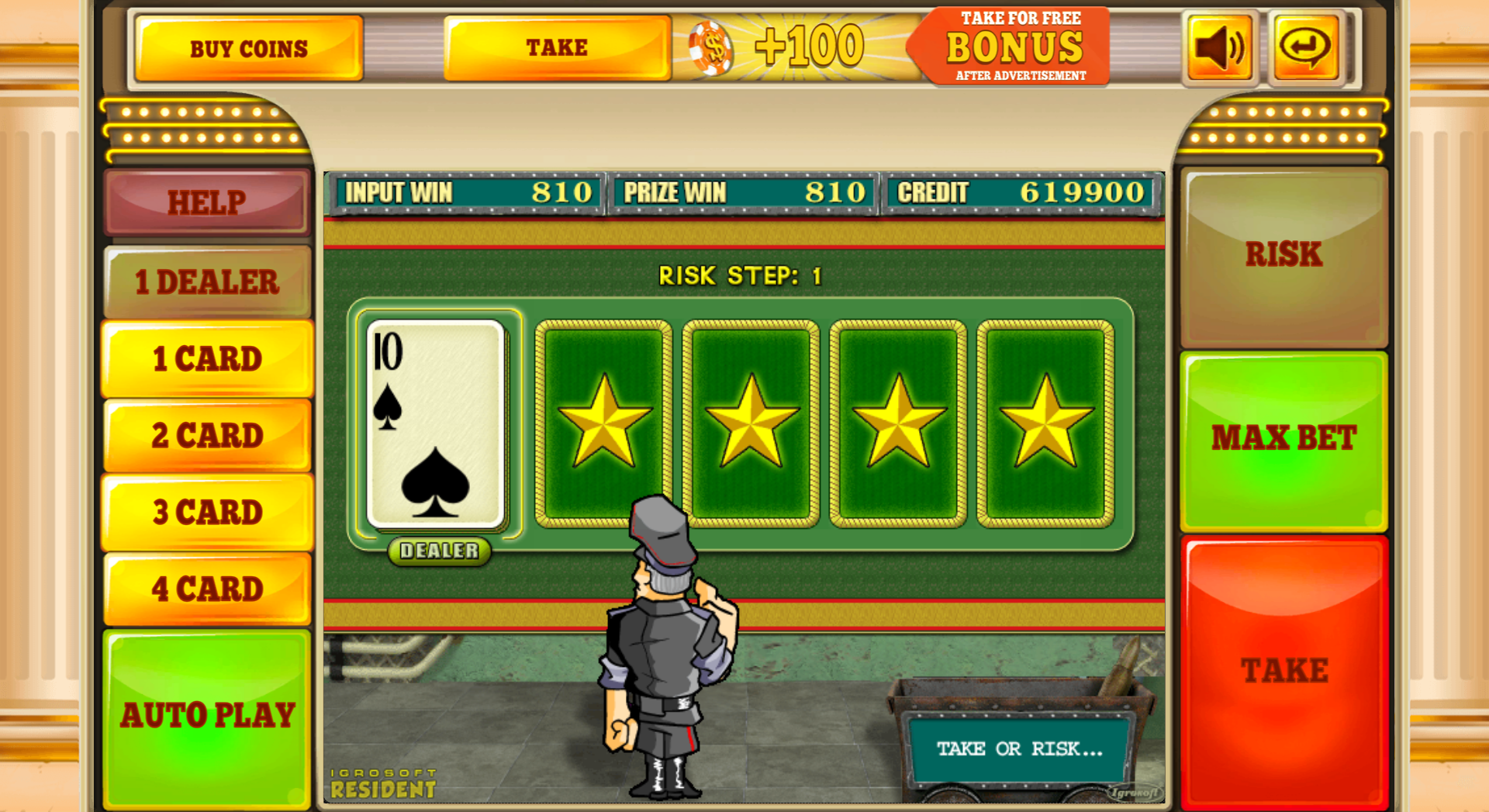Click the dollar coin chip icon
This screenshot has height=812, width=1489.
tap(710, 47)
